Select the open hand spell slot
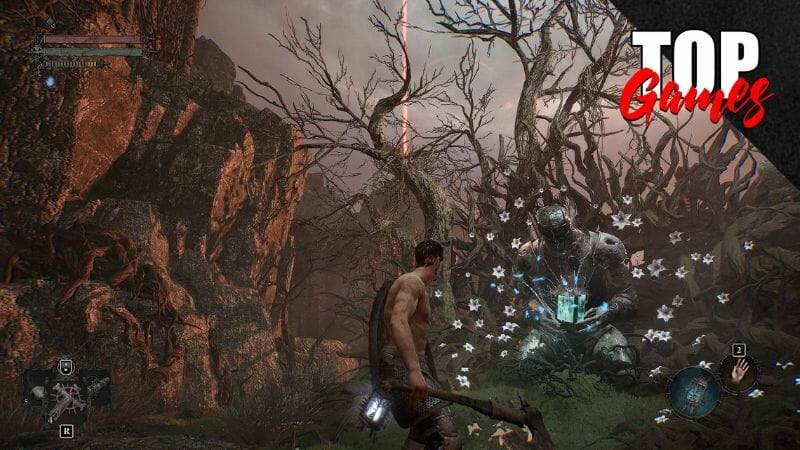800x450 pixels. (x=736, y=373)
